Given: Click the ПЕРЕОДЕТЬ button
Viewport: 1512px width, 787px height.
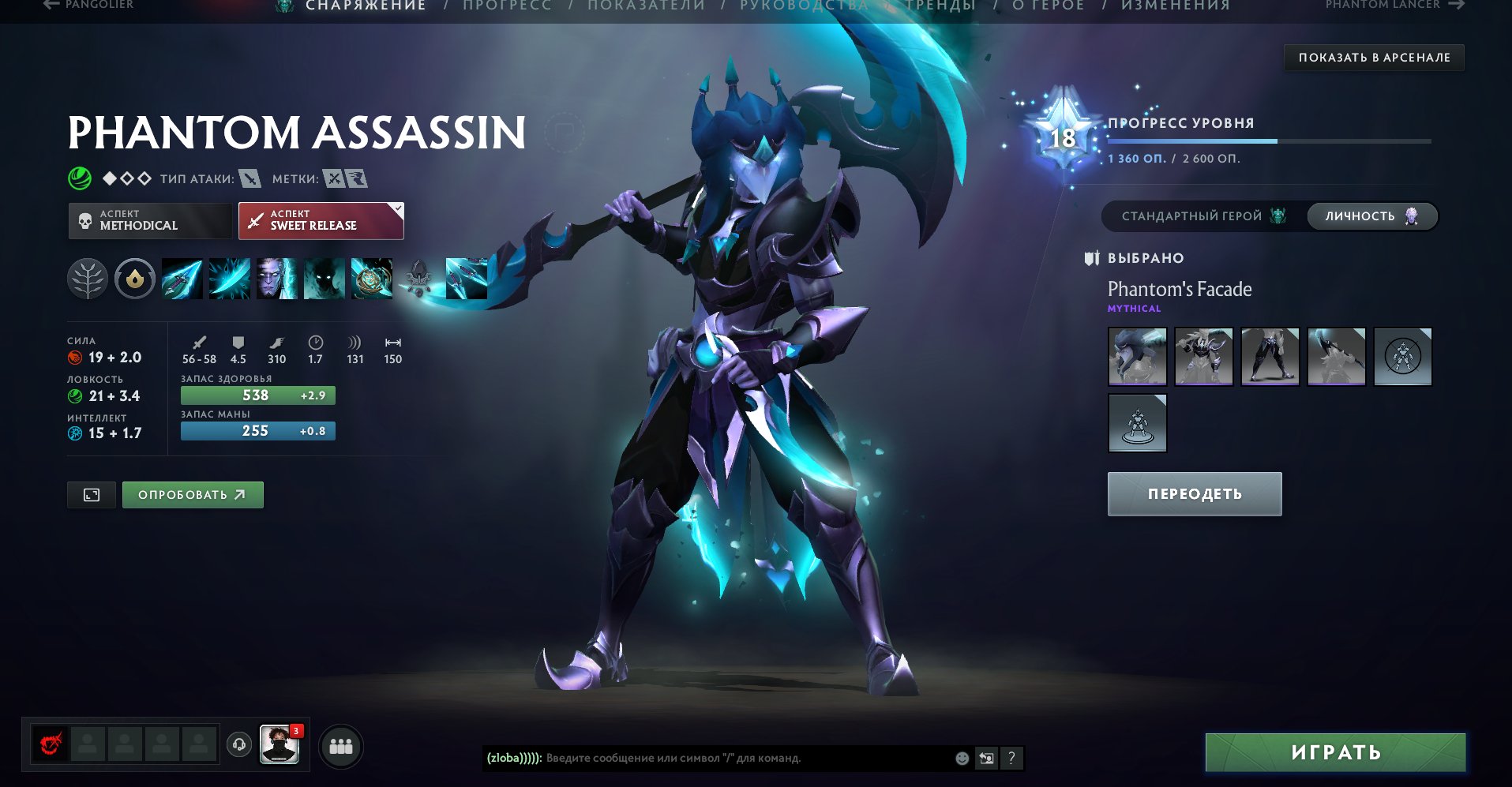Looking at the screenshot, I should (x=1194, y=494).
